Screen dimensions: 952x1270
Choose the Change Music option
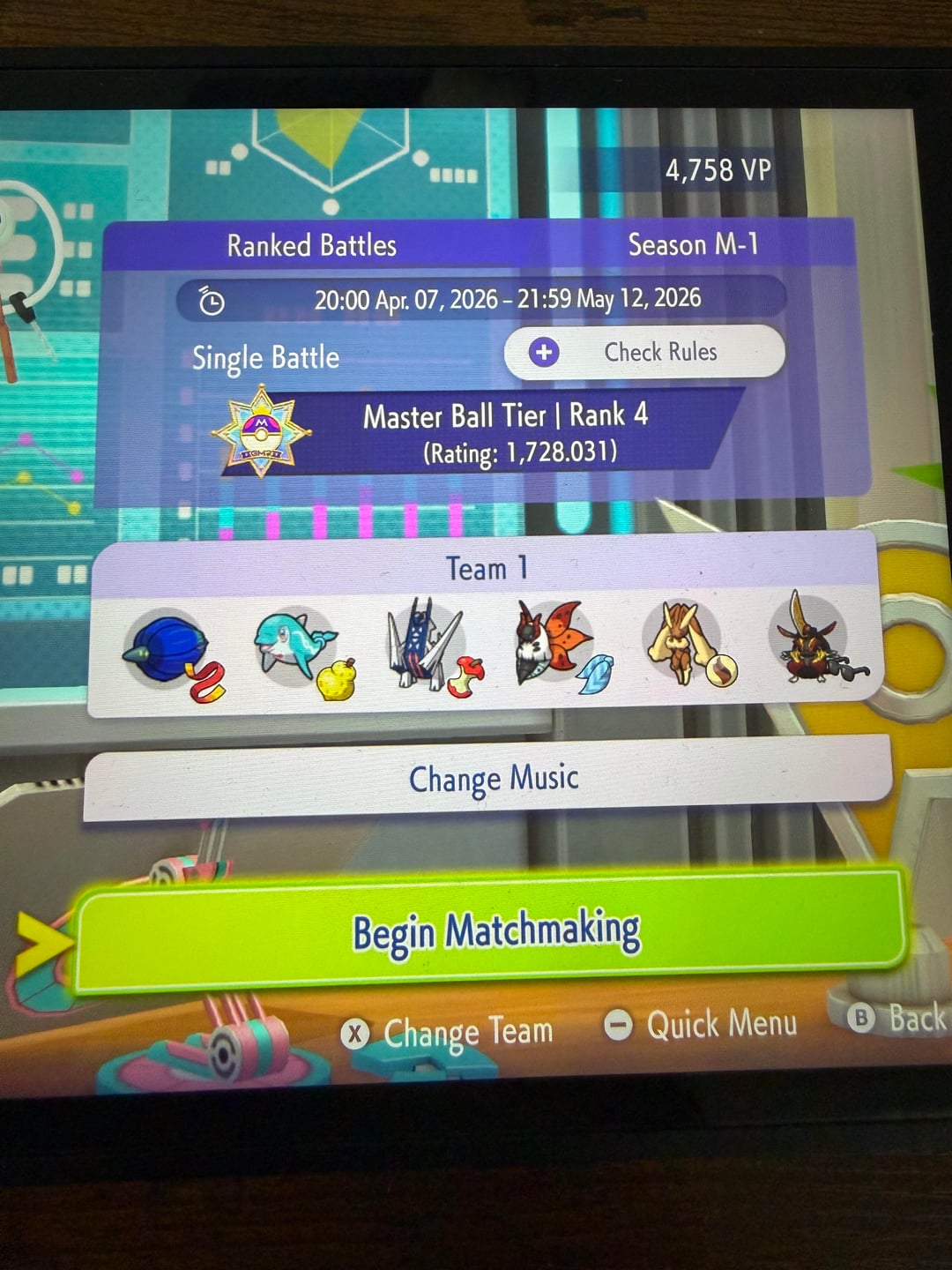pyautogui.click(x=492, y=779)
